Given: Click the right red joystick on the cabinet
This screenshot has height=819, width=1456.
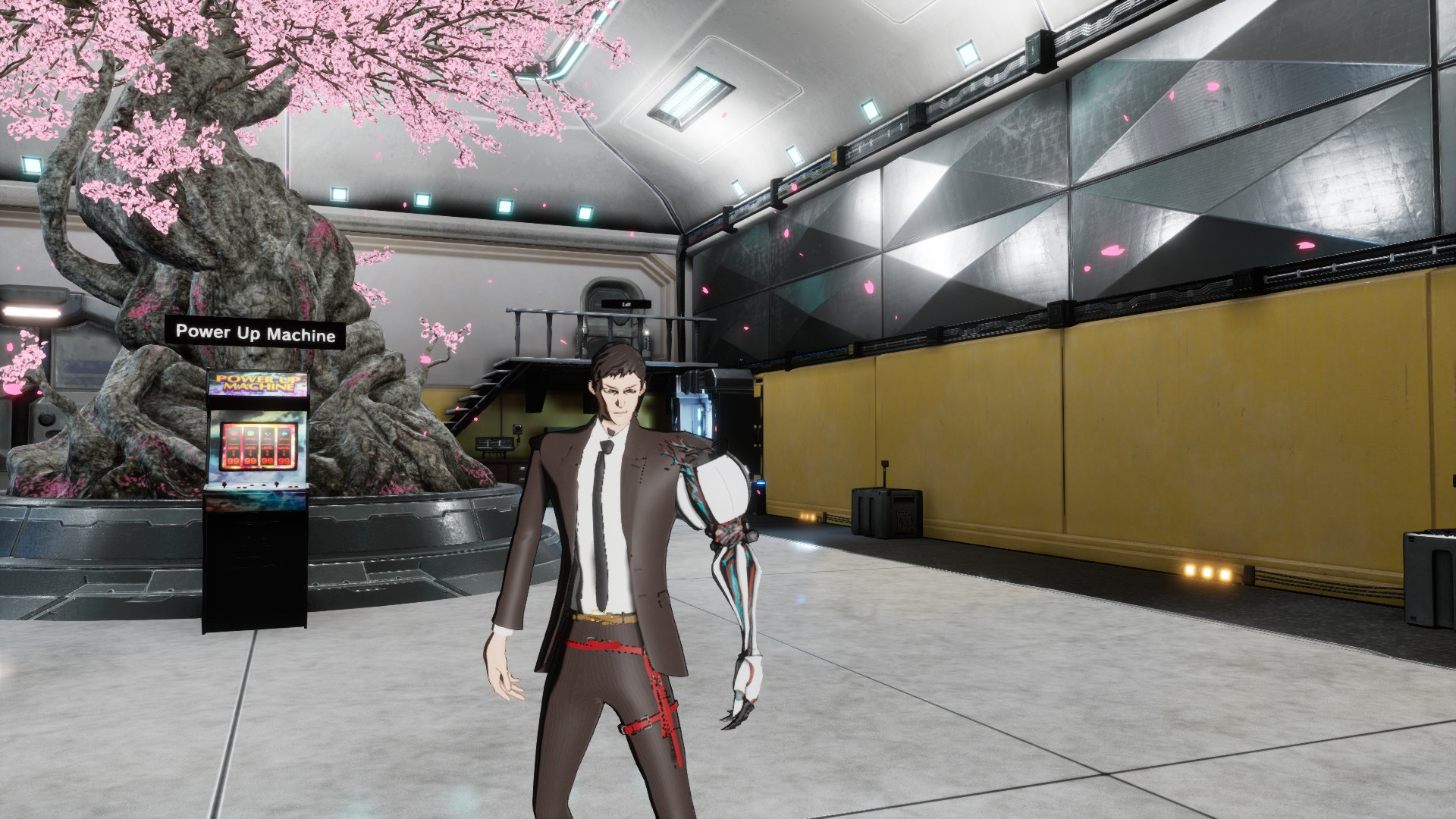Looking at the screenshot, I should click(277, 484).
